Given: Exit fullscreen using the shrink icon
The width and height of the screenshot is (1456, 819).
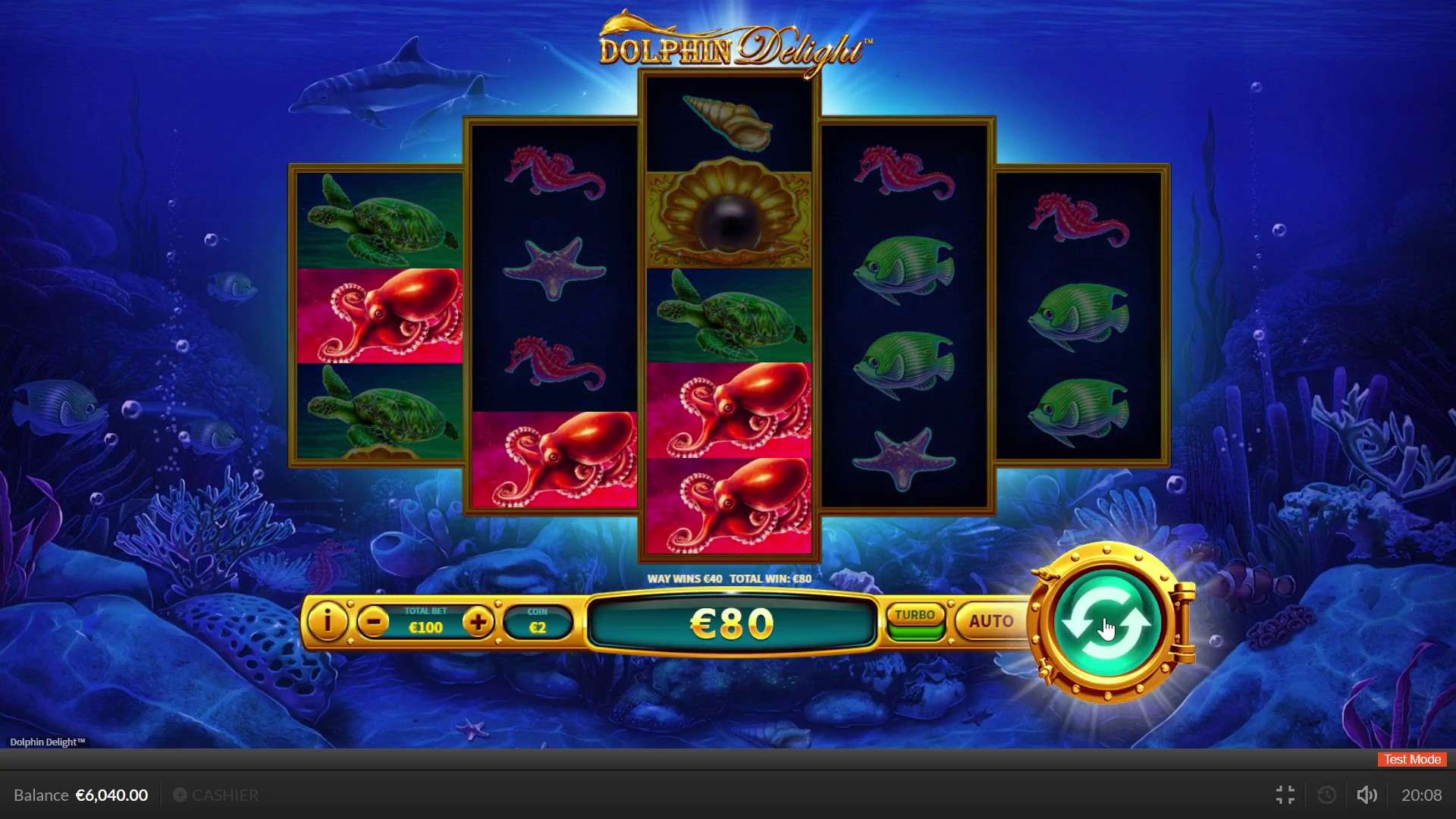Looking at the screenshot, I should point(1285,795).
